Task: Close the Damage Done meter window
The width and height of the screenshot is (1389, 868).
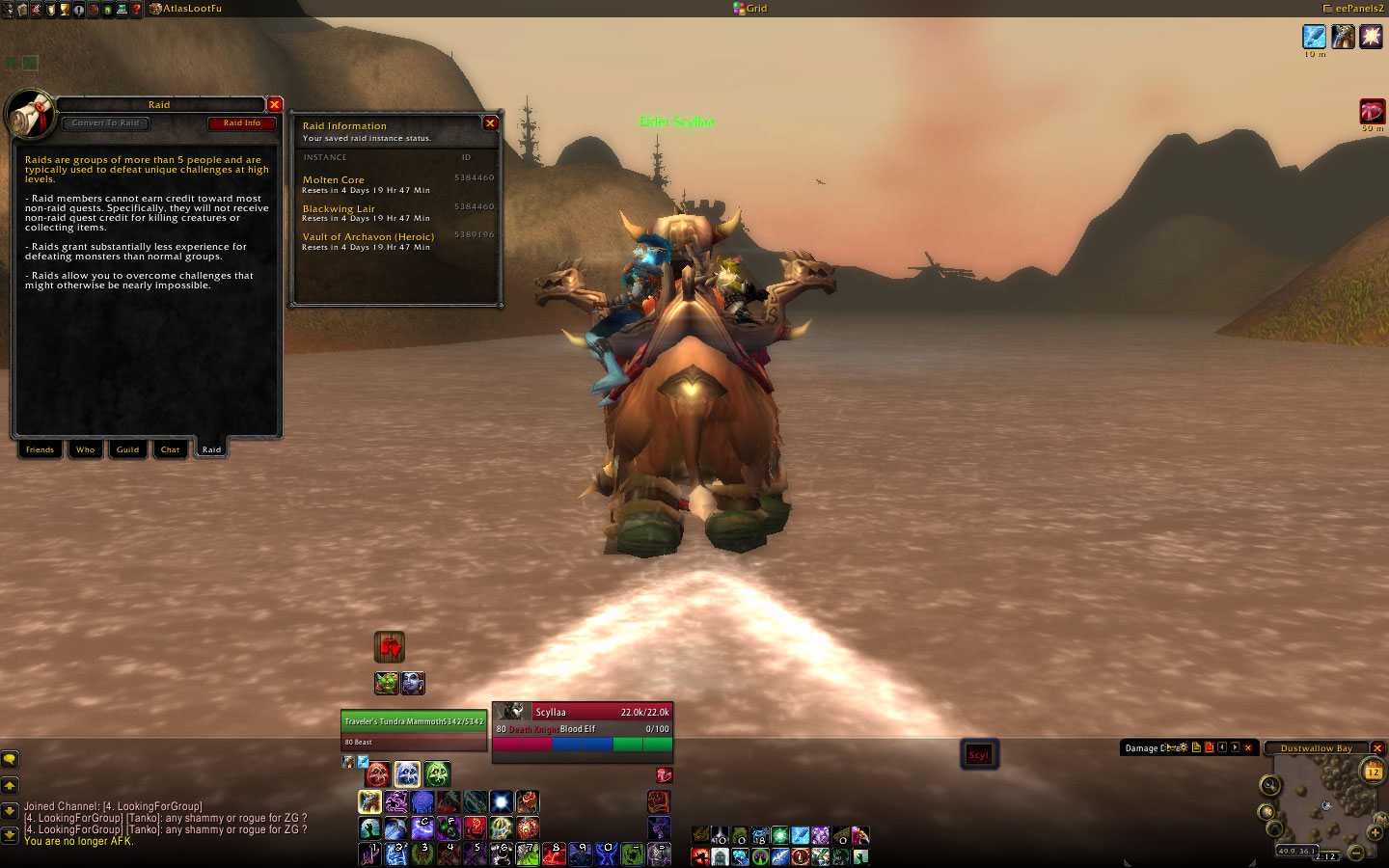Action: point(1248,747)
